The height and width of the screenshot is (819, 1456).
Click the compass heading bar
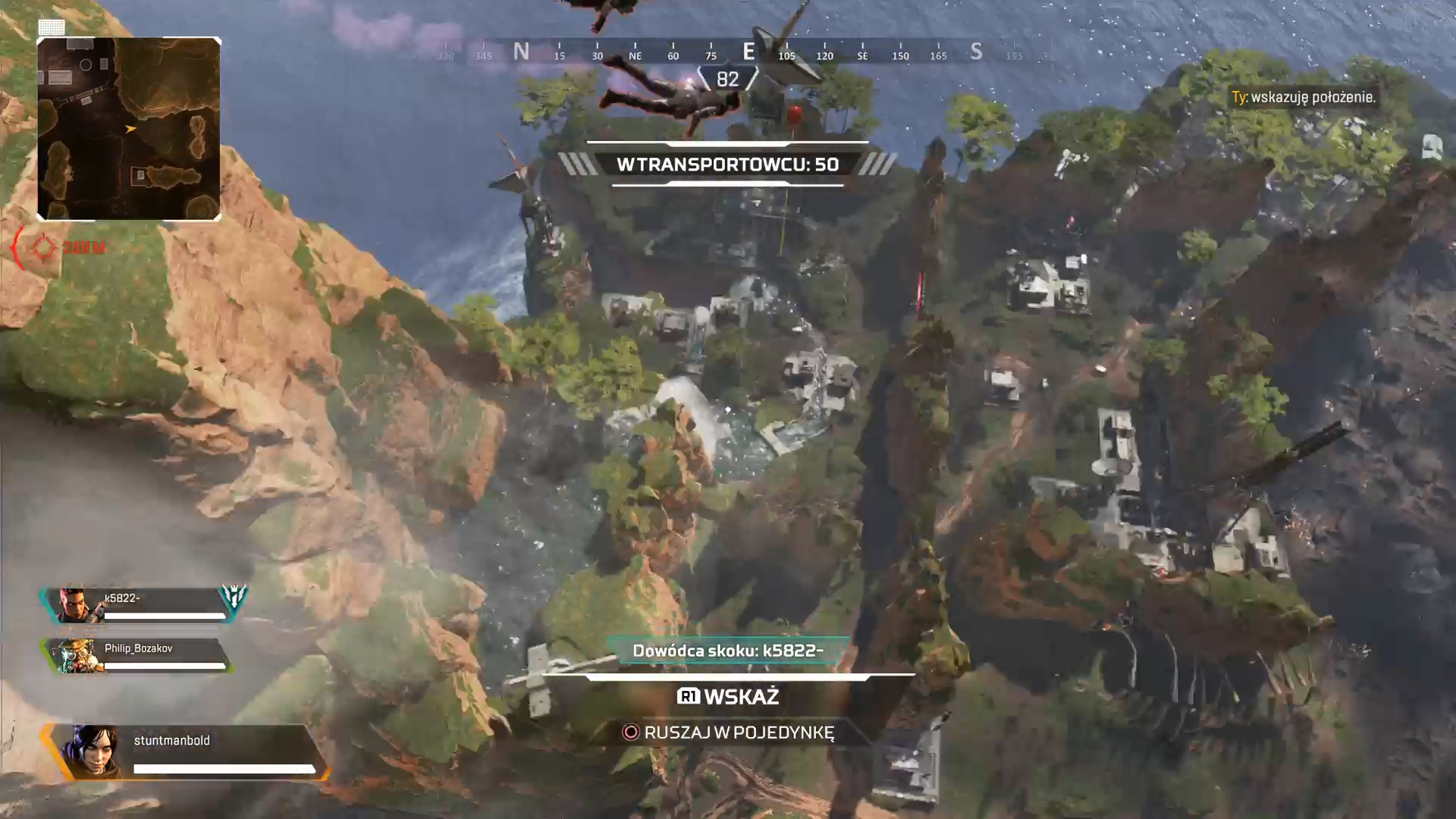[728, 53]
